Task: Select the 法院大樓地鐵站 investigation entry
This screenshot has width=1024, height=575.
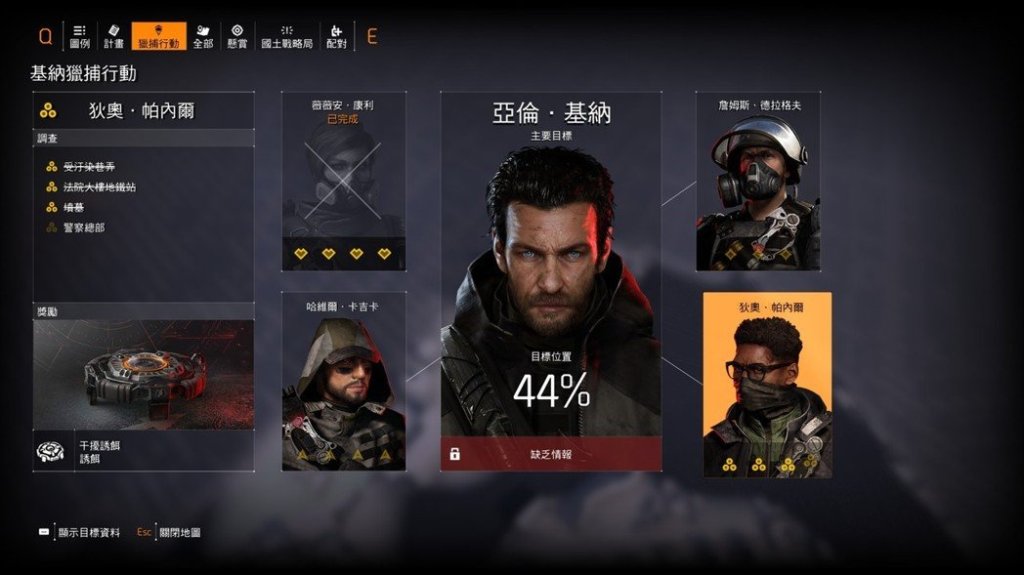Action: click(99, 187)
